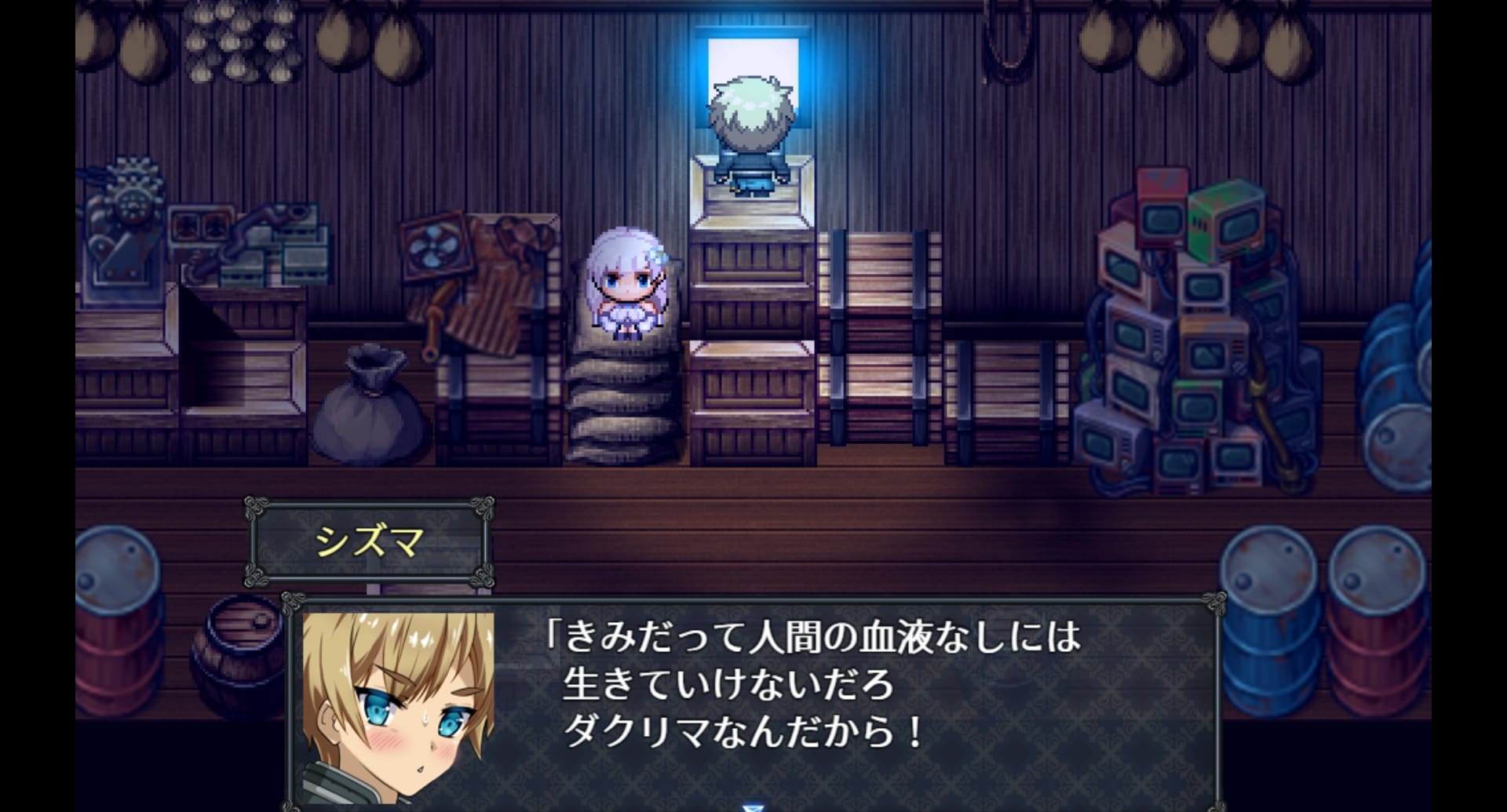
Task: Click the dialogue continue arrow indicator
Action: tap(752, 806)
